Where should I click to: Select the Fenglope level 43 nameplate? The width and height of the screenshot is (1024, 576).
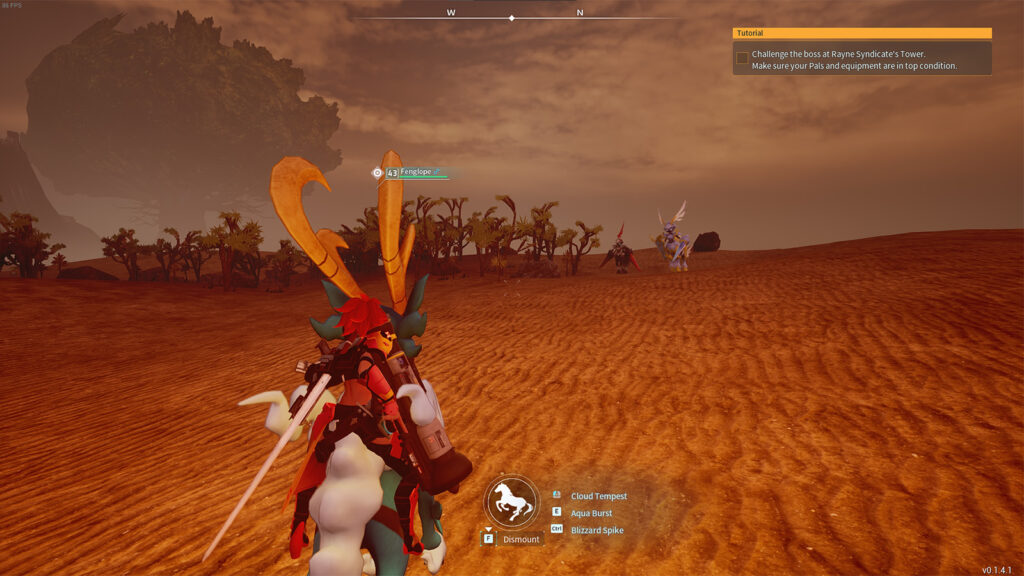click(413, 173)
